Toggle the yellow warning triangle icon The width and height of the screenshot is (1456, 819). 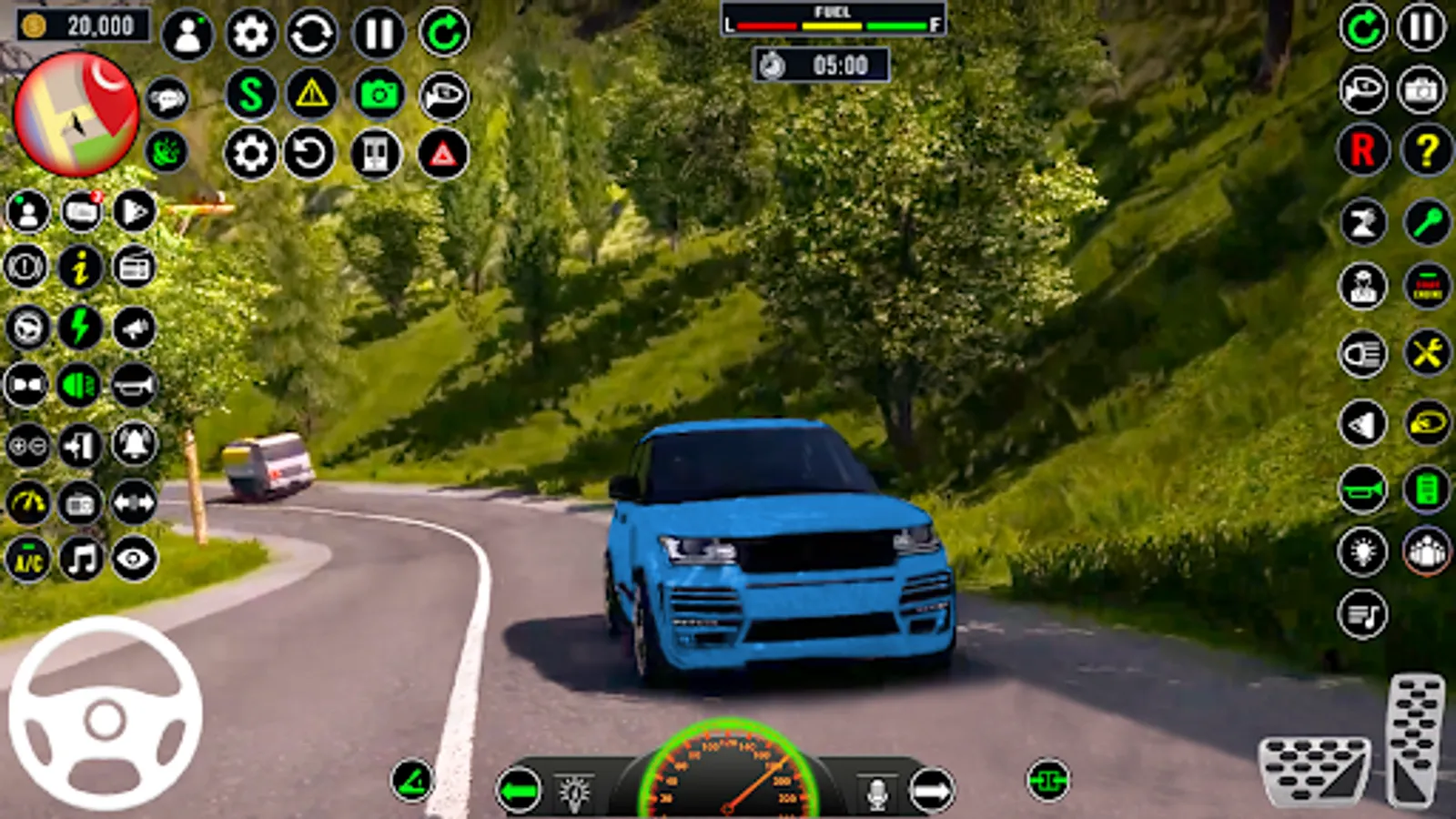(312, 94)
